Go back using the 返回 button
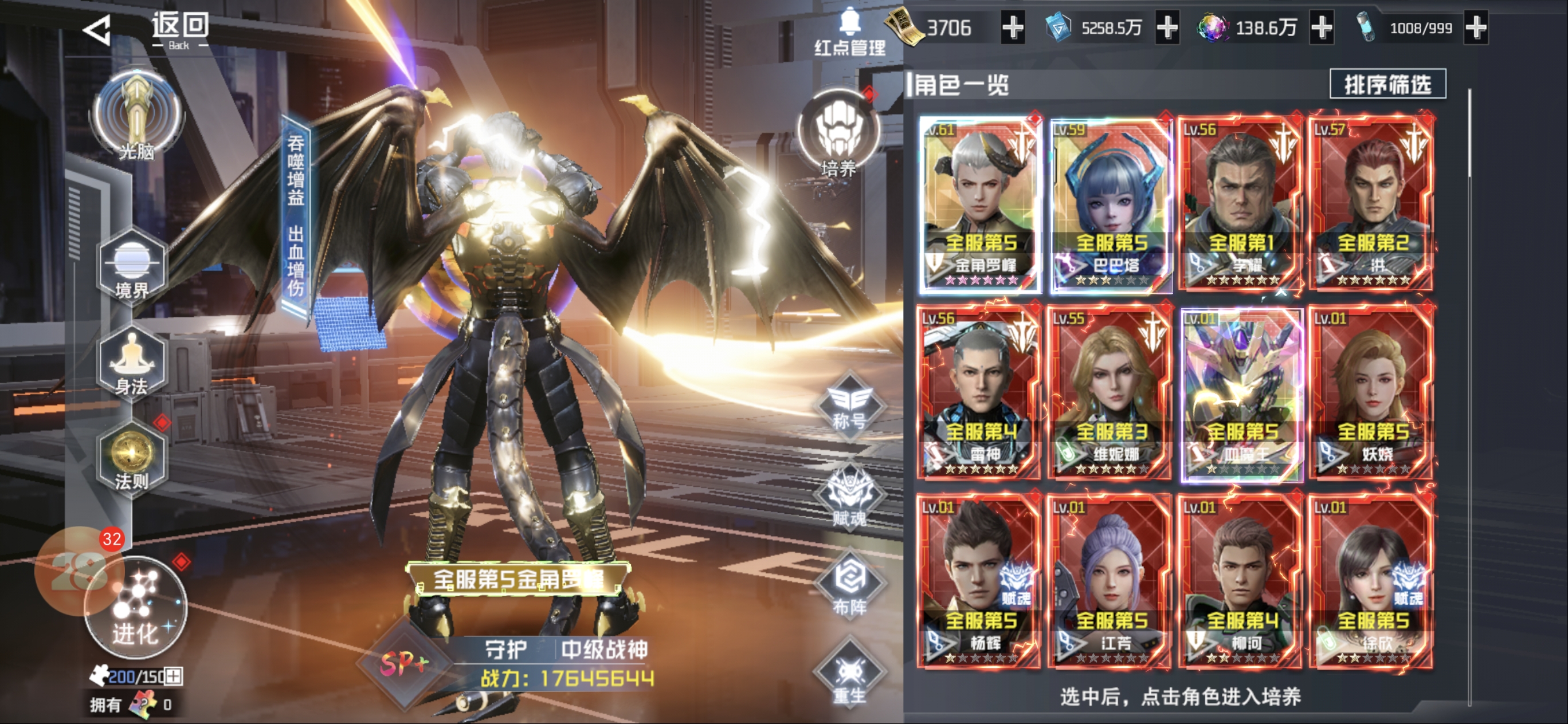Screen dimensions: 1568x724 tap(148, 29)
